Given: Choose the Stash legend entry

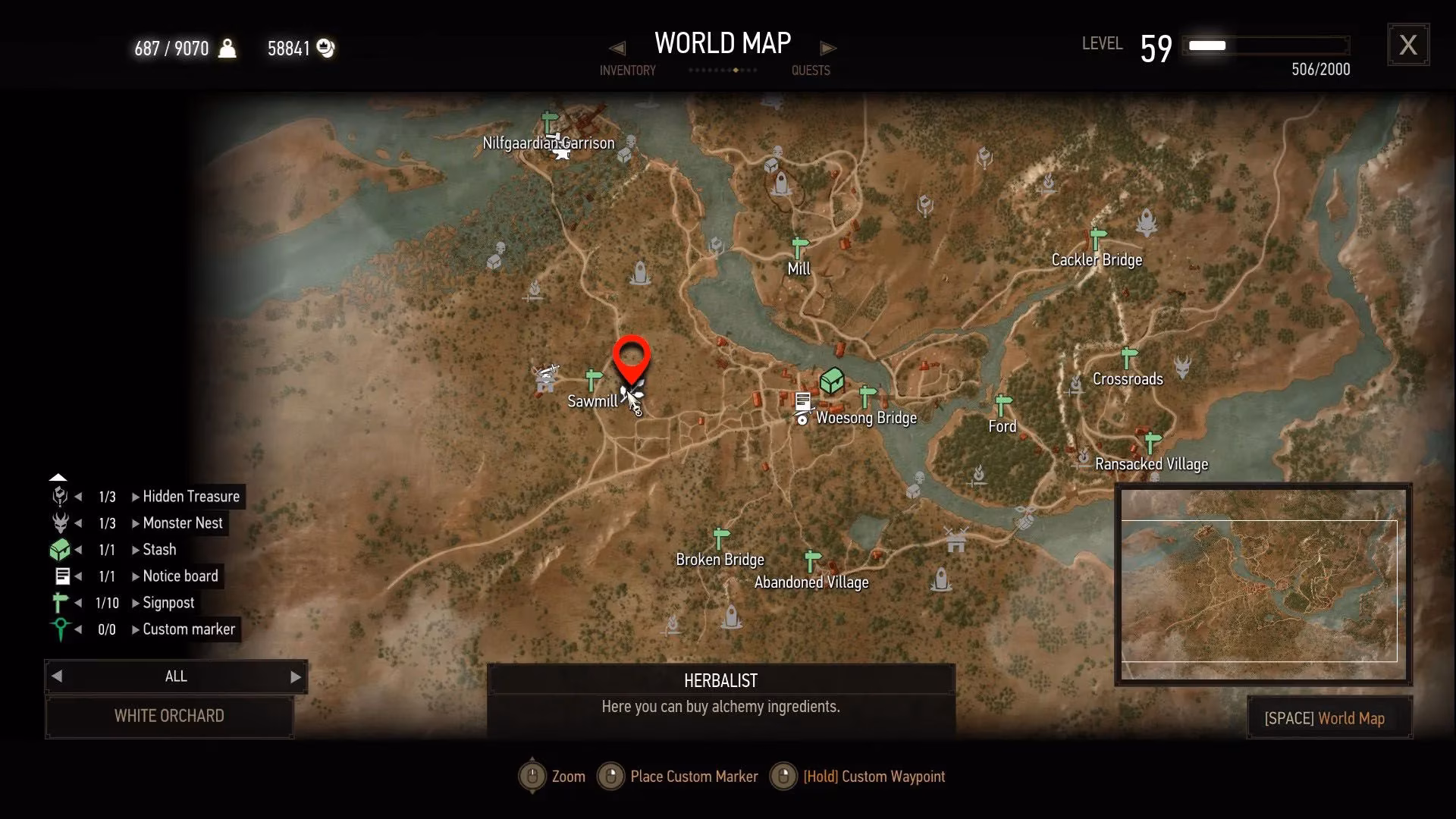Looking at the screenshot, I should pos(159,550).
